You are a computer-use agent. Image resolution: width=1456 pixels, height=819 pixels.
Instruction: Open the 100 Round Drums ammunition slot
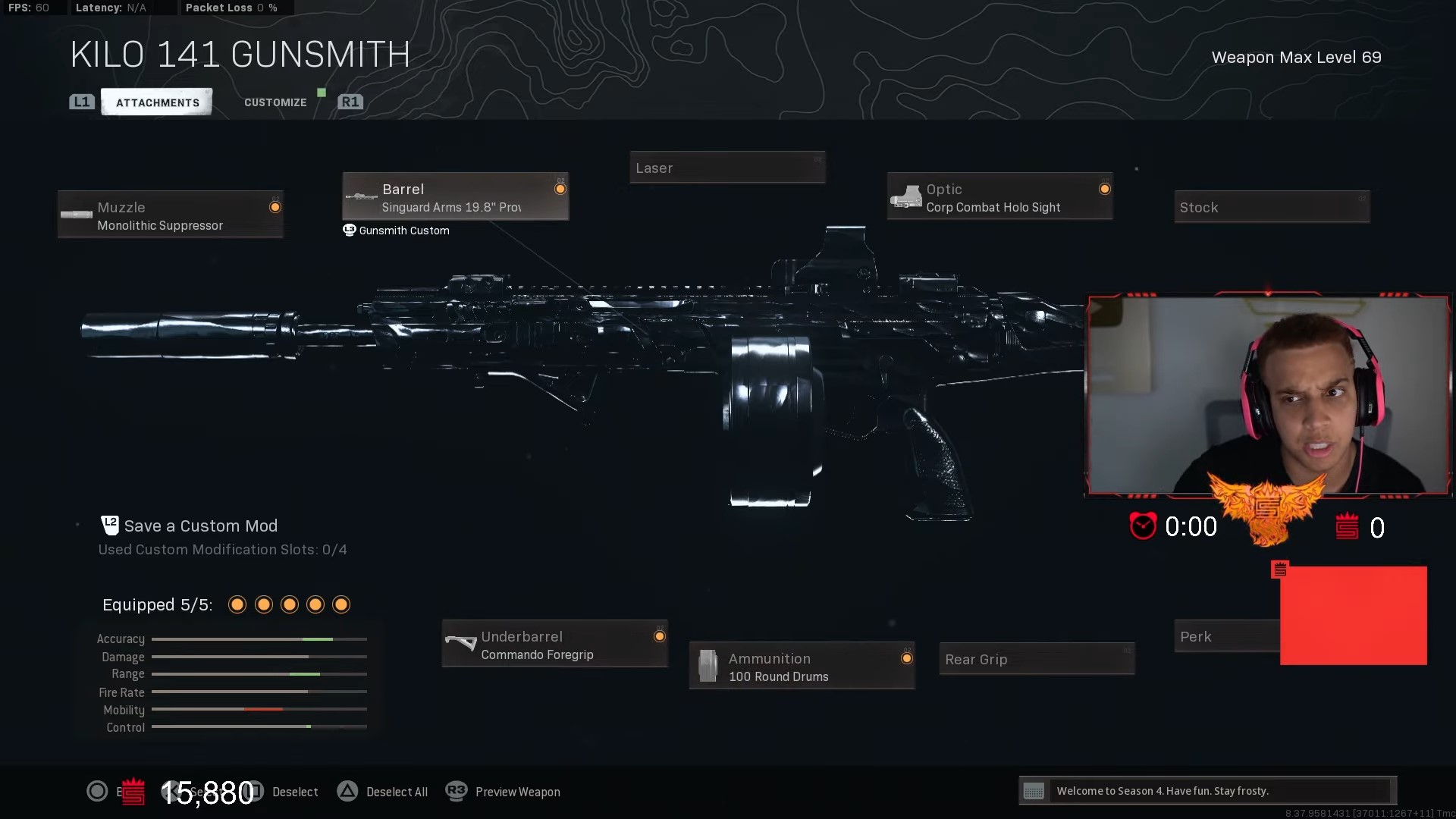(802, 666)
